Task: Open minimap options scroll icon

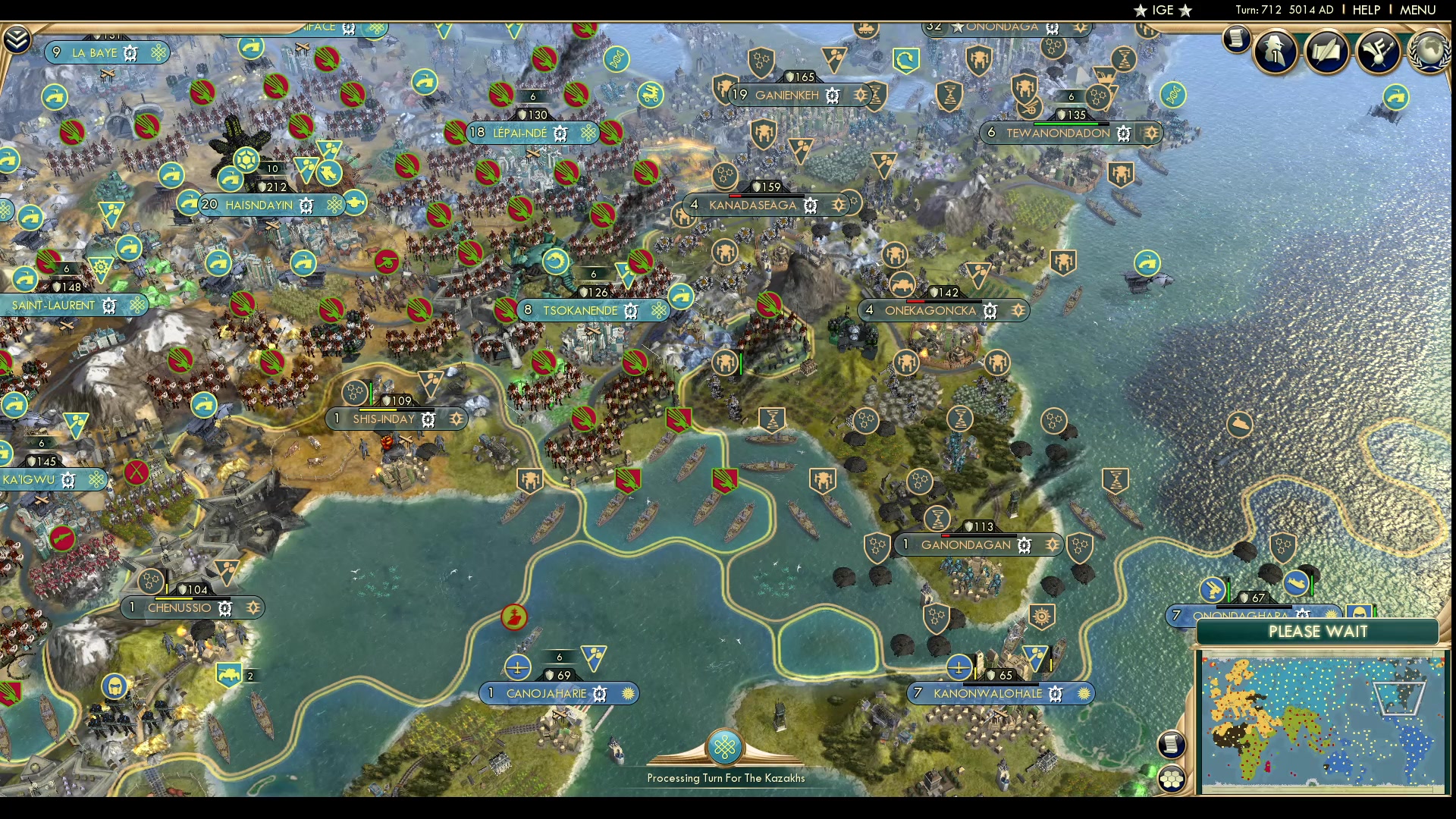Action: [x=1172, y=745]
